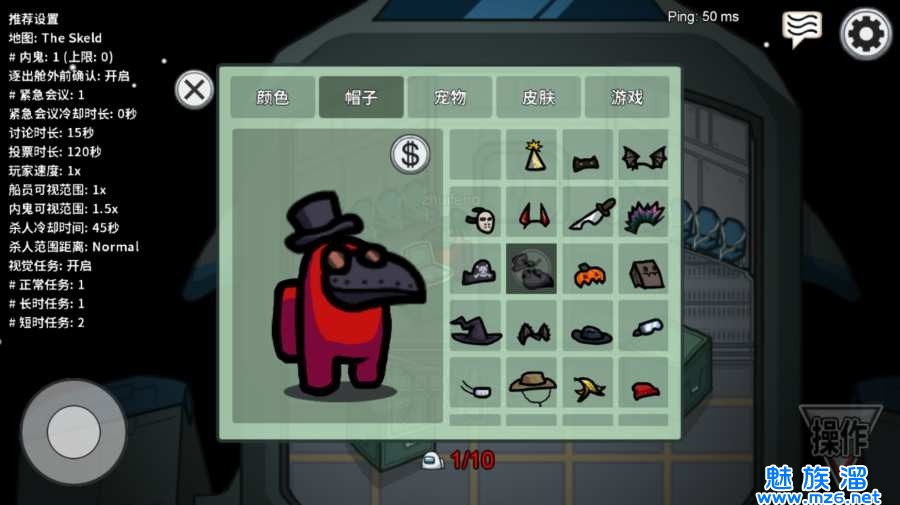Equip the bat wings hat
This screenshot has height=505, width=900.
(643, 157)
